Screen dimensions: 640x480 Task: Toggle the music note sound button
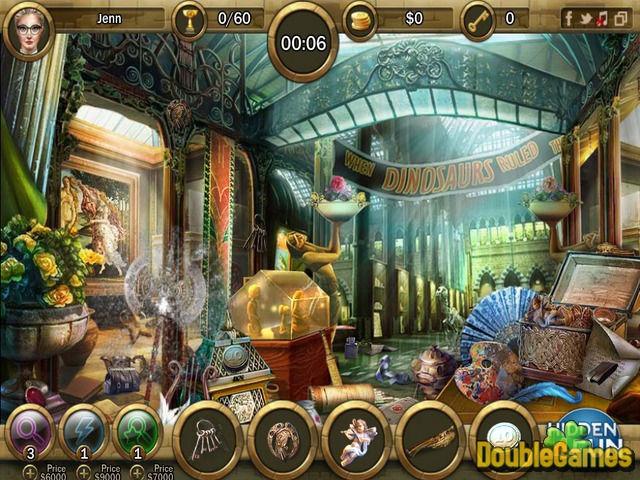[x=601, y=18]
